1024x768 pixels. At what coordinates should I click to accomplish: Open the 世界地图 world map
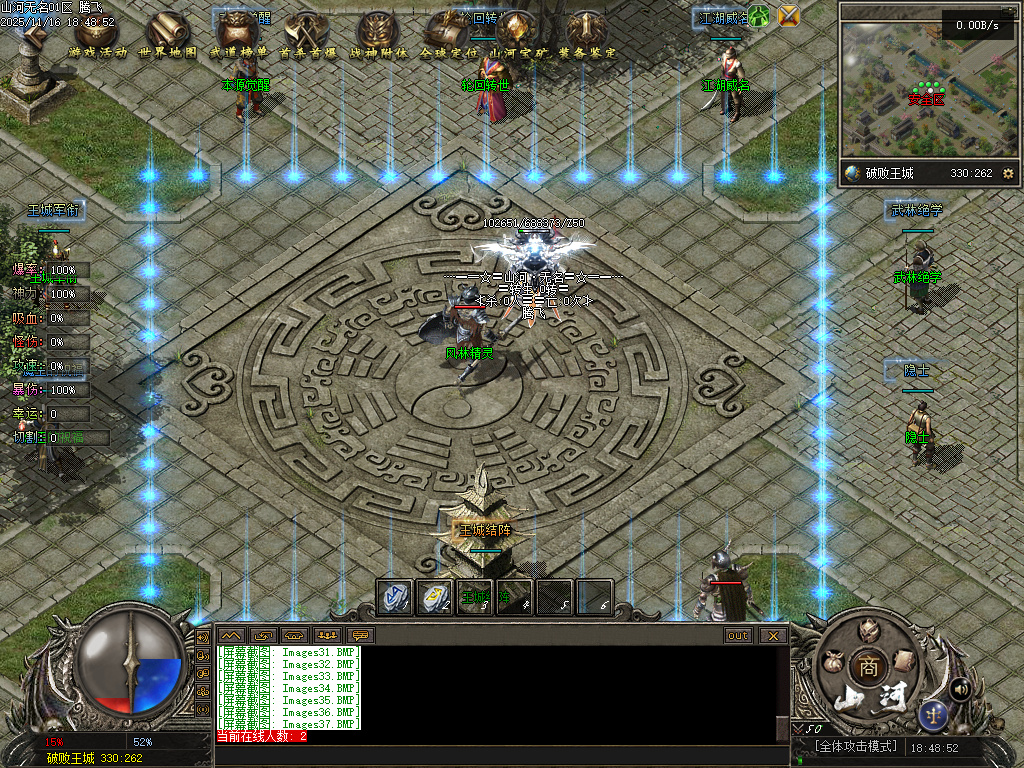(167, 33)
